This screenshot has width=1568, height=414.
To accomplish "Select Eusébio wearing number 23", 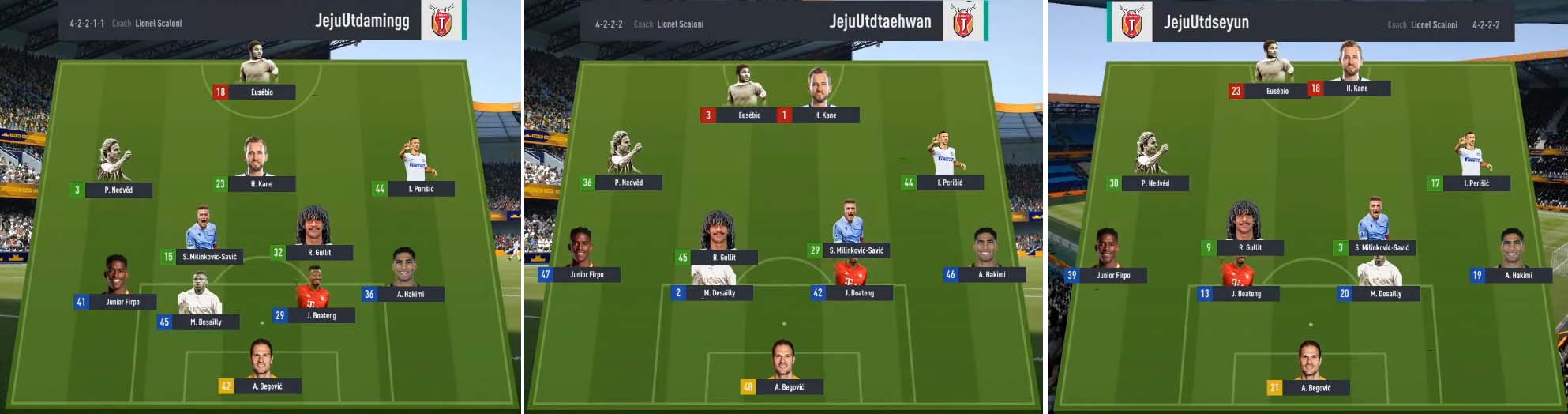I will tap(1277, 91).
